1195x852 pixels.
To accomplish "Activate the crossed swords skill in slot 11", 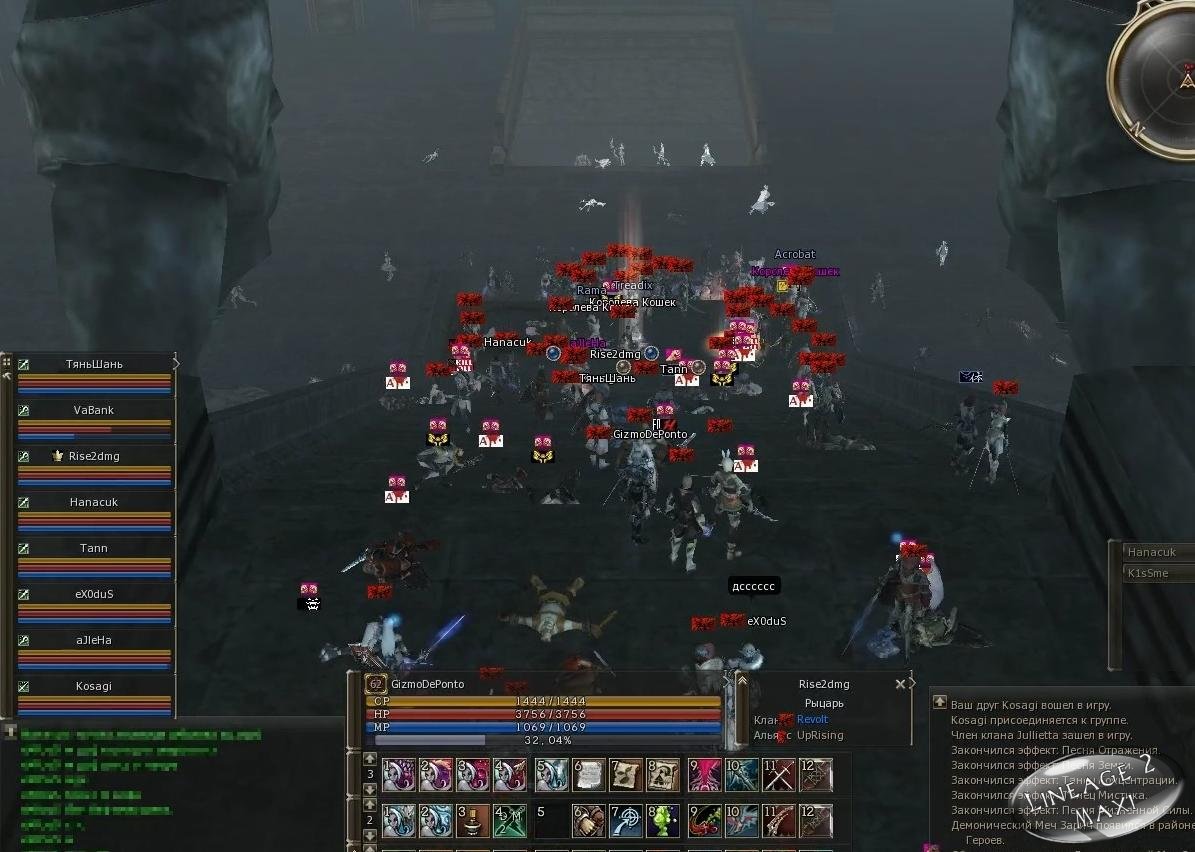I will (779, 775).
